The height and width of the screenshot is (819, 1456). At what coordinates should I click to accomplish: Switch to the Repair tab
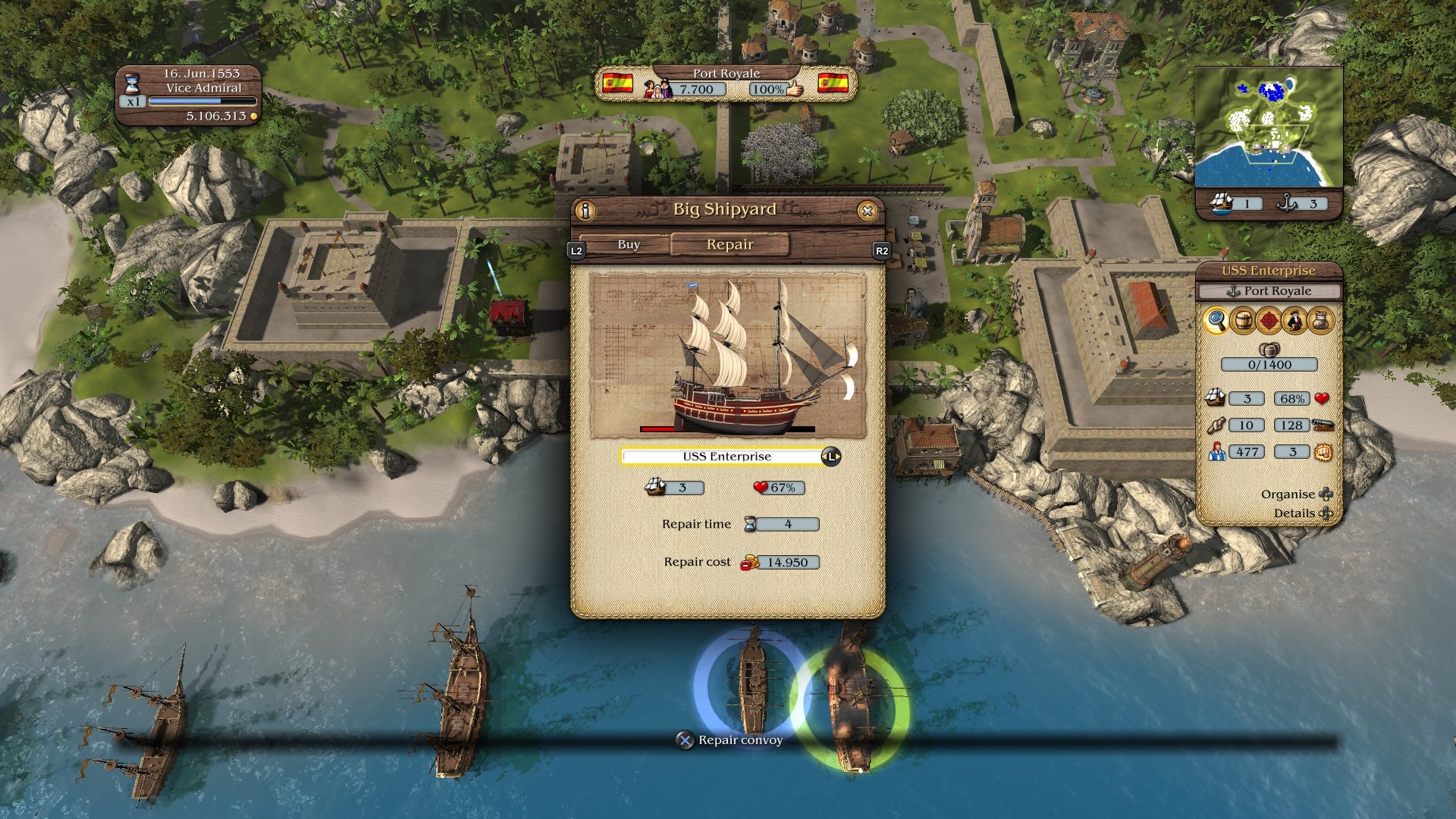(x=728, y=244)
